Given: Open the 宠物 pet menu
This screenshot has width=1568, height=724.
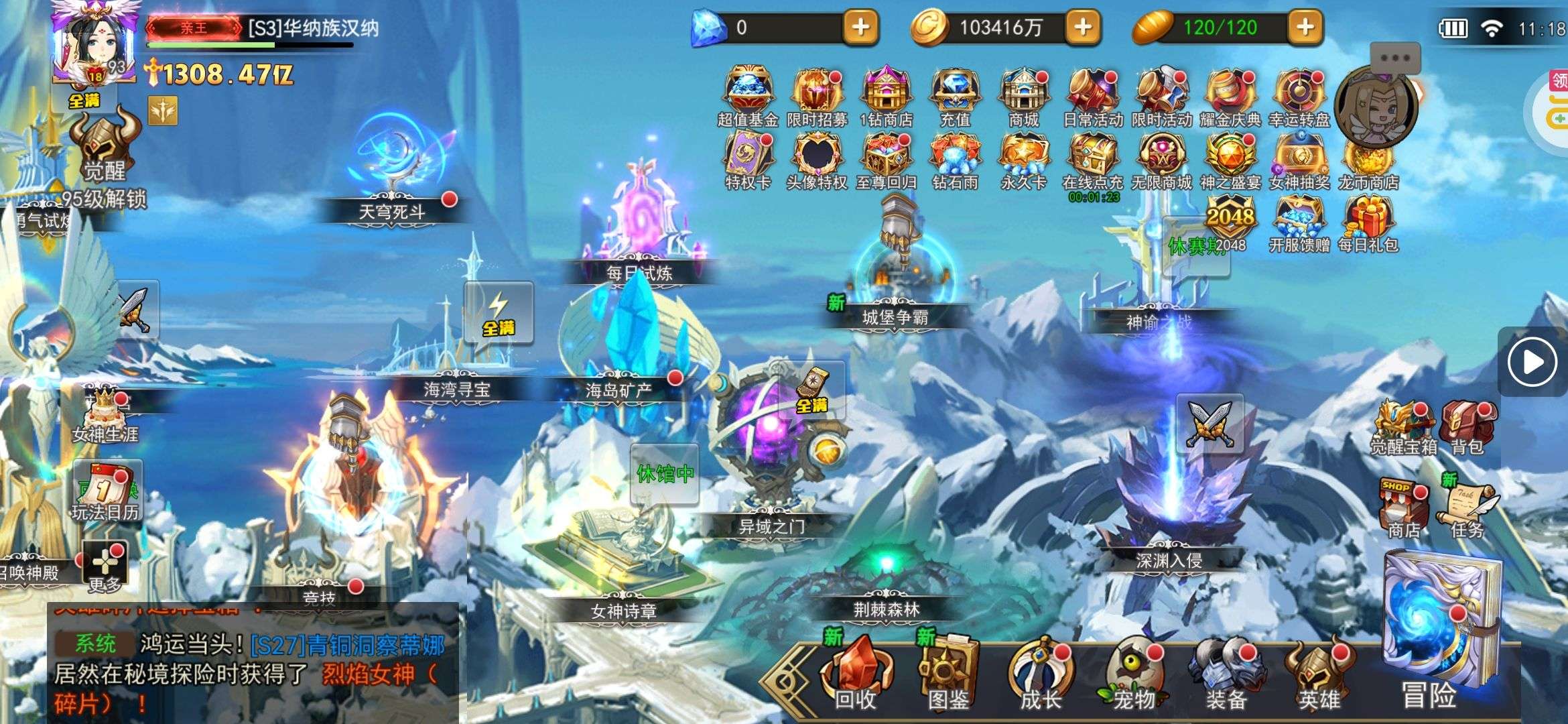Looking at the screenshot, I should [1134, 674].
